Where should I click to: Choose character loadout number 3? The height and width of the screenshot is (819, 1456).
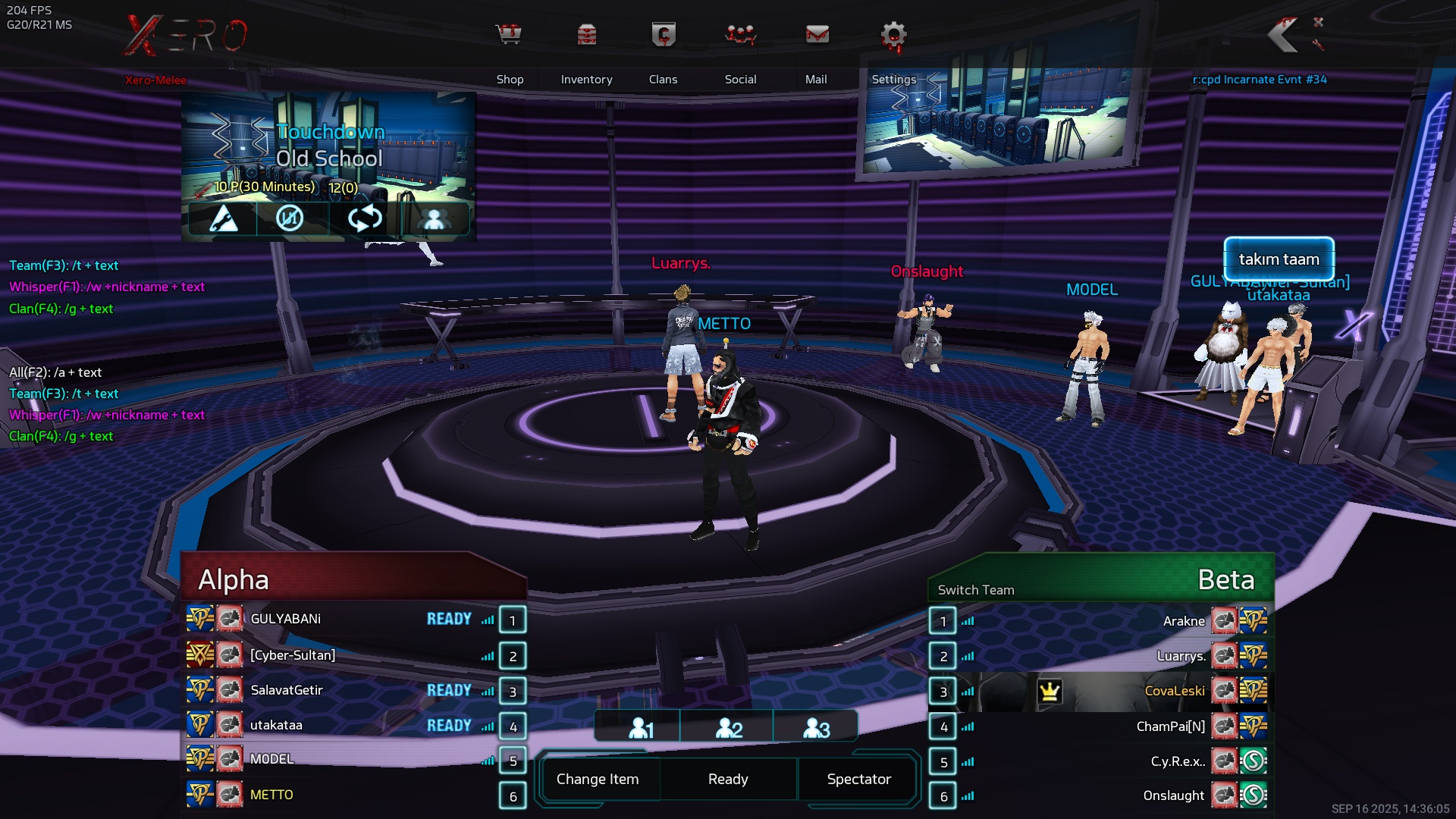click(x=816, y=728)
